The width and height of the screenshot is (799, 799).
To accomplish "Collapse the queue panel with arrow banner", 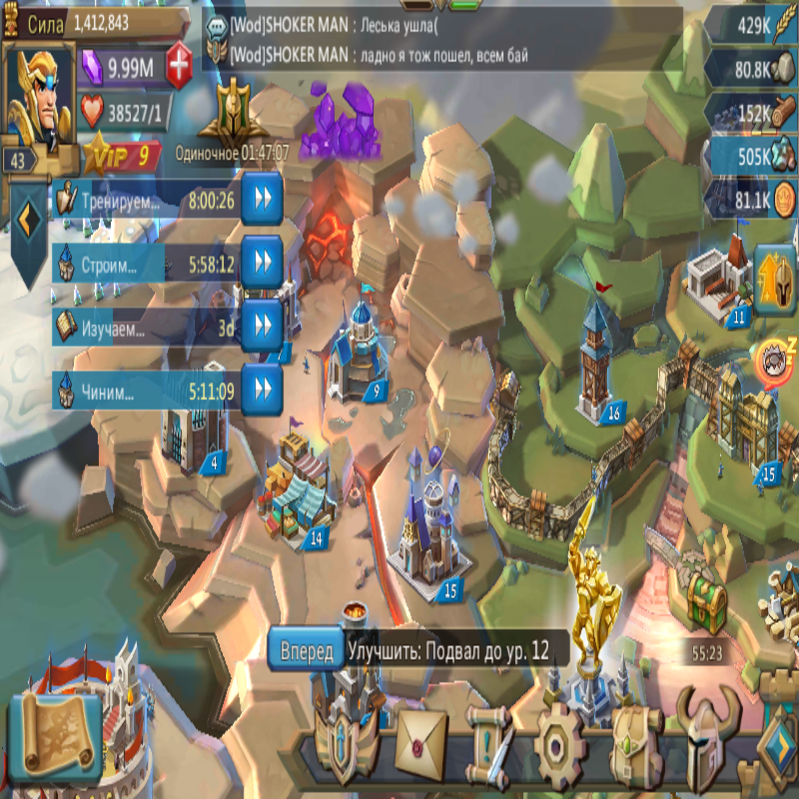I will point(28,216).
